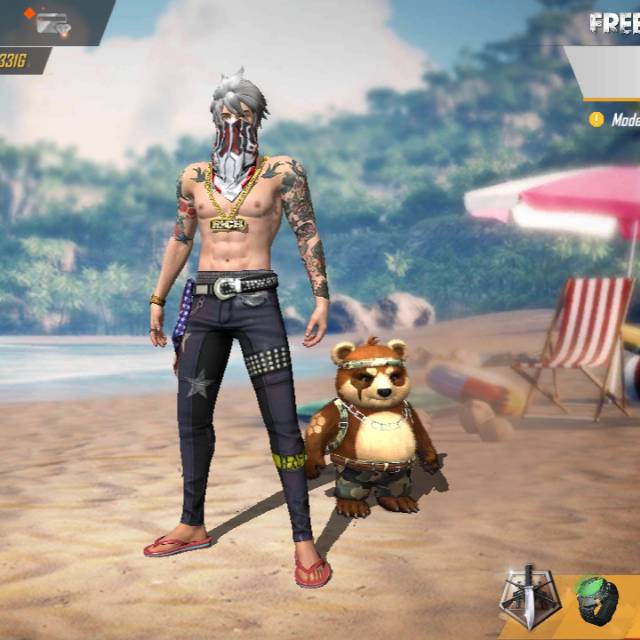Open the diamond card top-up icon

[48, 21]
